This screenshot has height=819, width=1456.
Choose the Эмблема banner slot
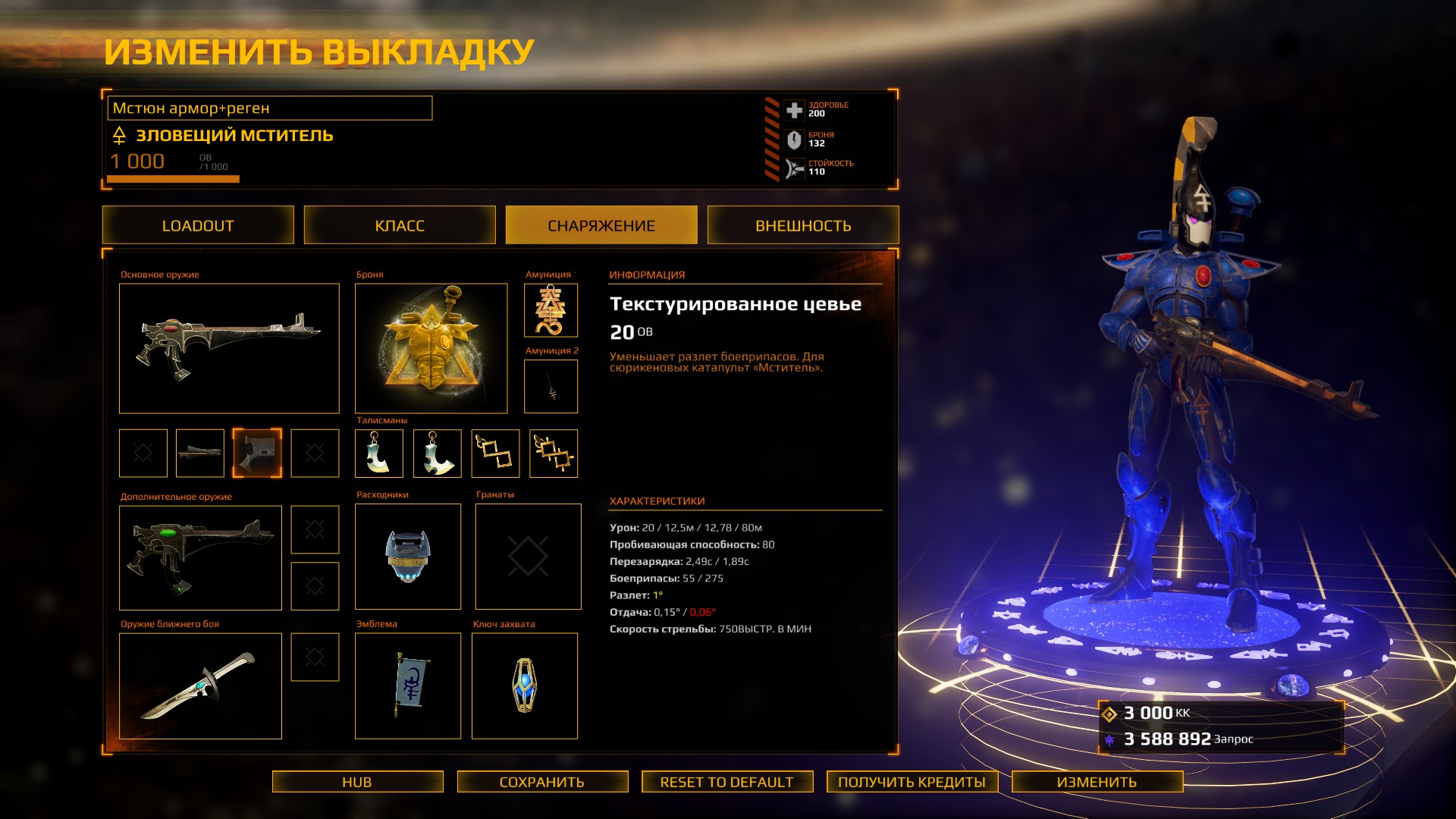408,686
